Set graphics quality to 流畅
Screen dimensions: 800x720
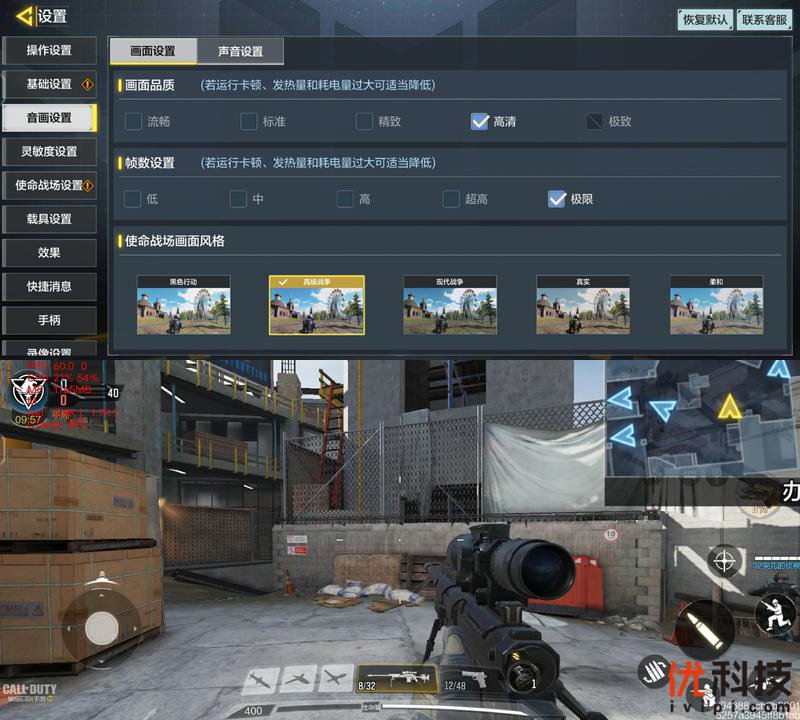(133, 122)
